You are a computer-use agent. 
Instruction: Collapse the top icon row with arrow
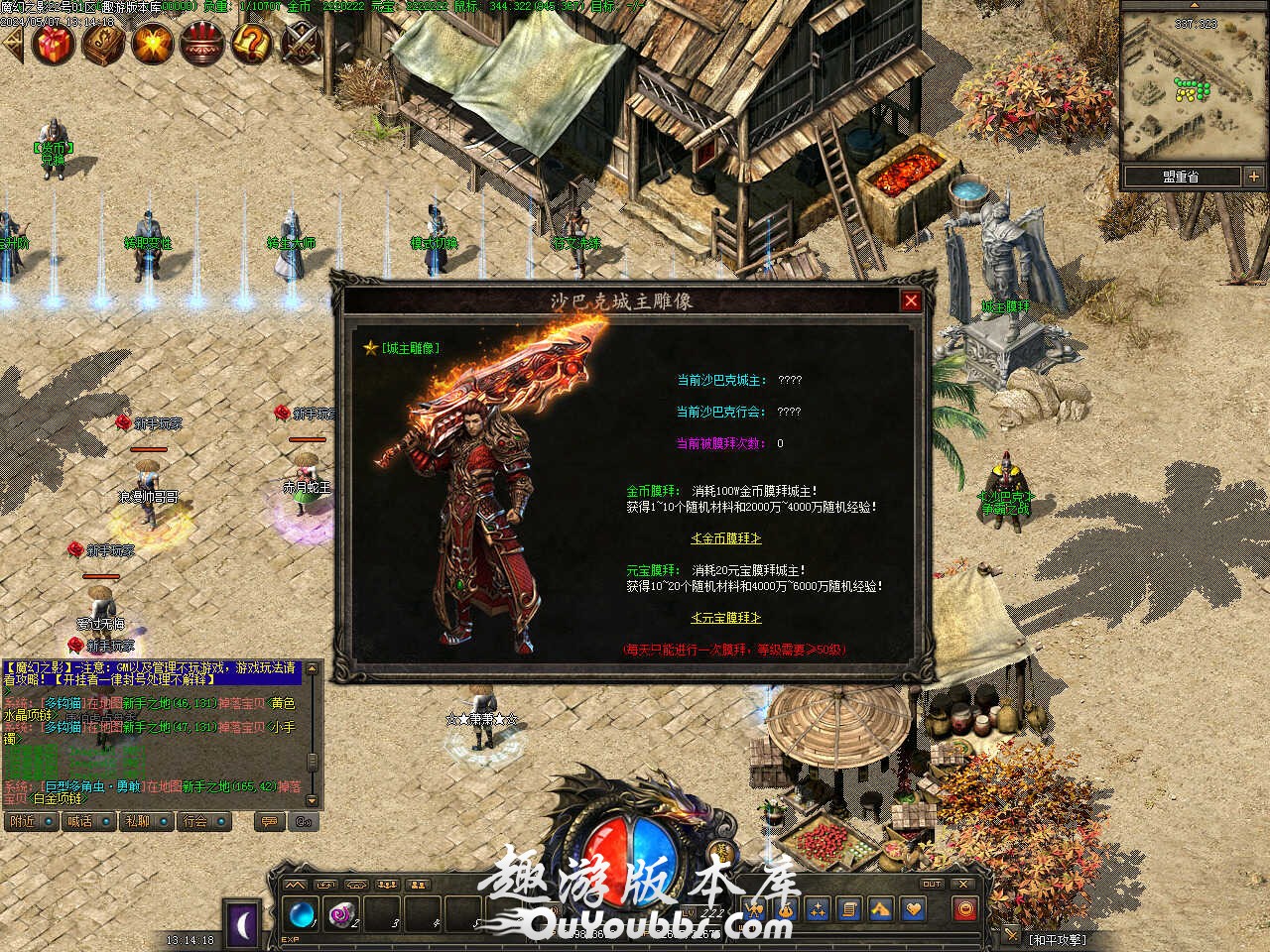11,43
